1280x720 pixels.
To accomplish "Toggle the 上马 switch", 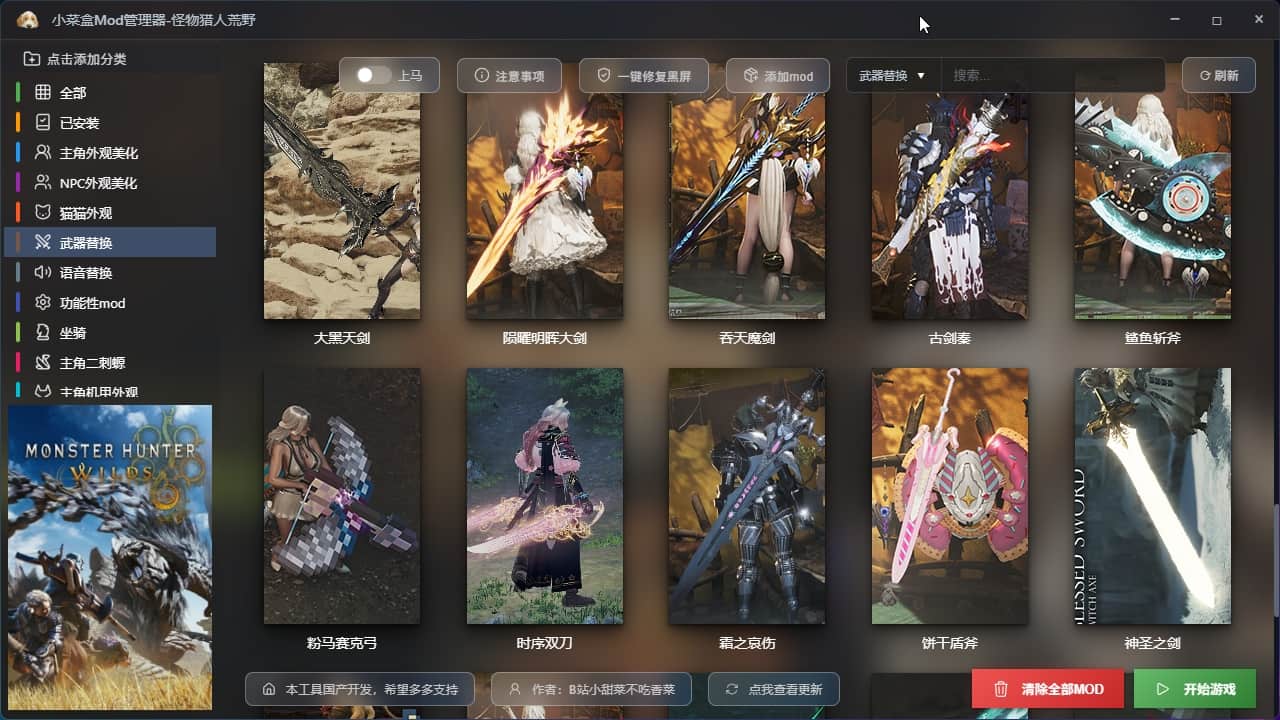I will (x=374, y=76).
